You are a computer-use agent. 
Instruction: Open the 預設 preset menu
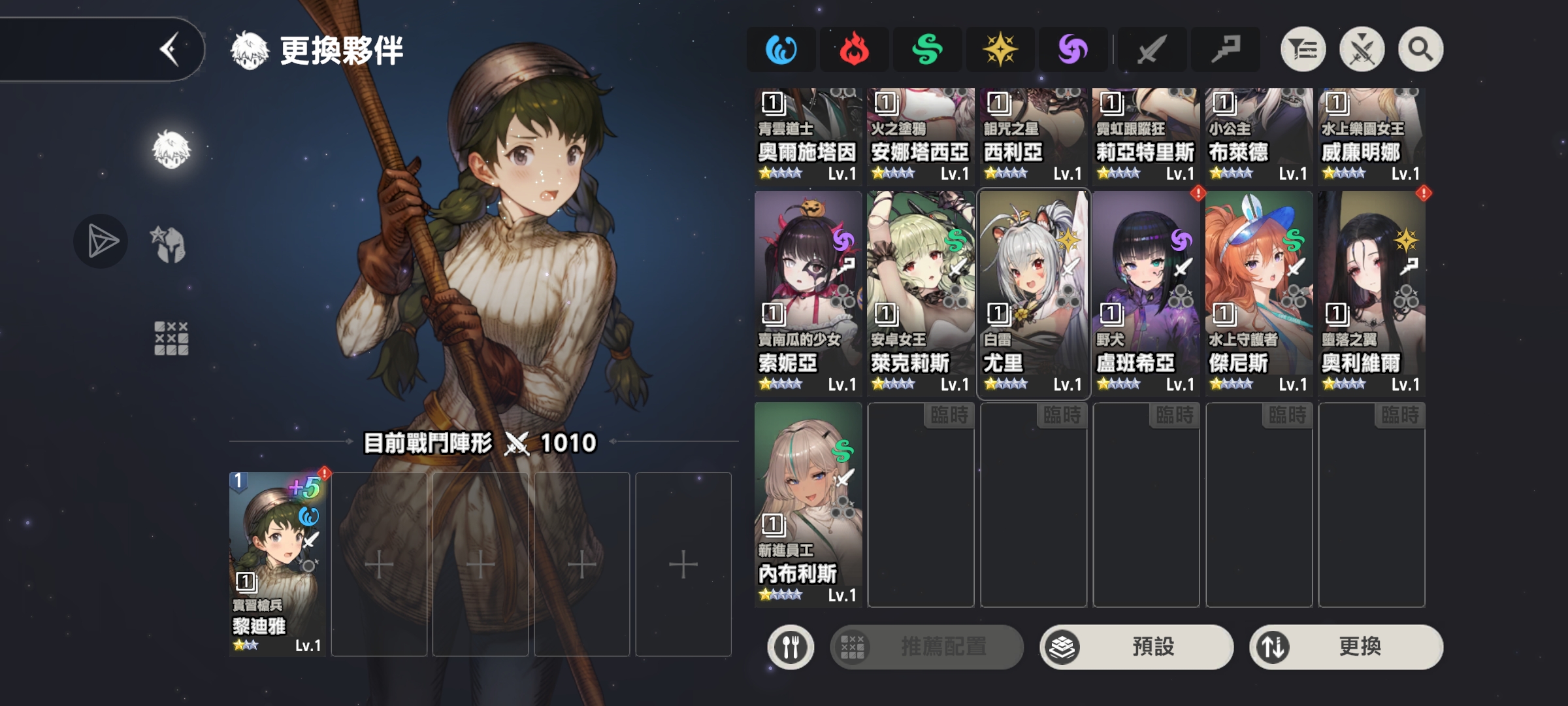click(1137, 647)
